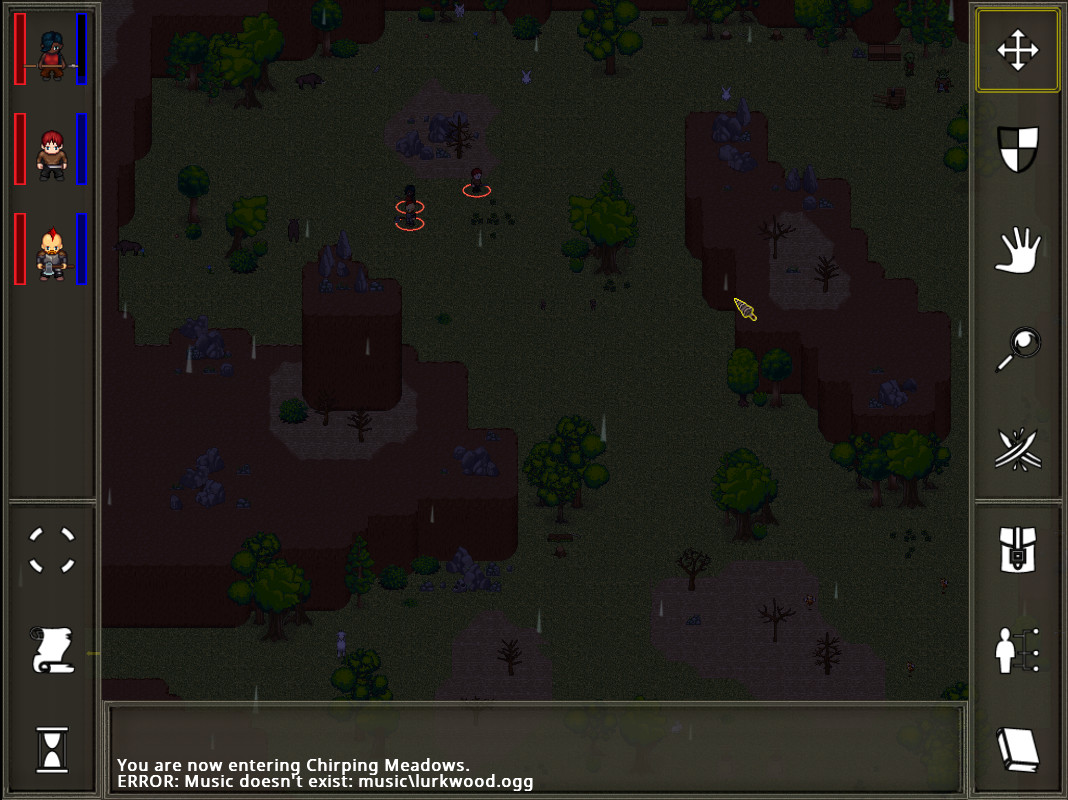This screenshot has height=800, width=1068.
Task: Click the four-corner brackets select-all icon
Action: 52,551
